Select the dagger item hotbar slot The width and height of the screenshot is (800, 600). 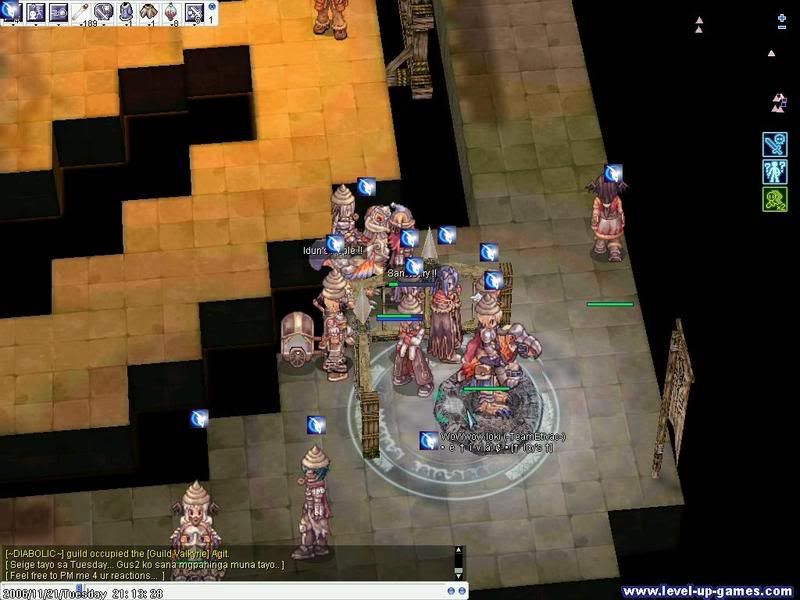tap(103, 12)
